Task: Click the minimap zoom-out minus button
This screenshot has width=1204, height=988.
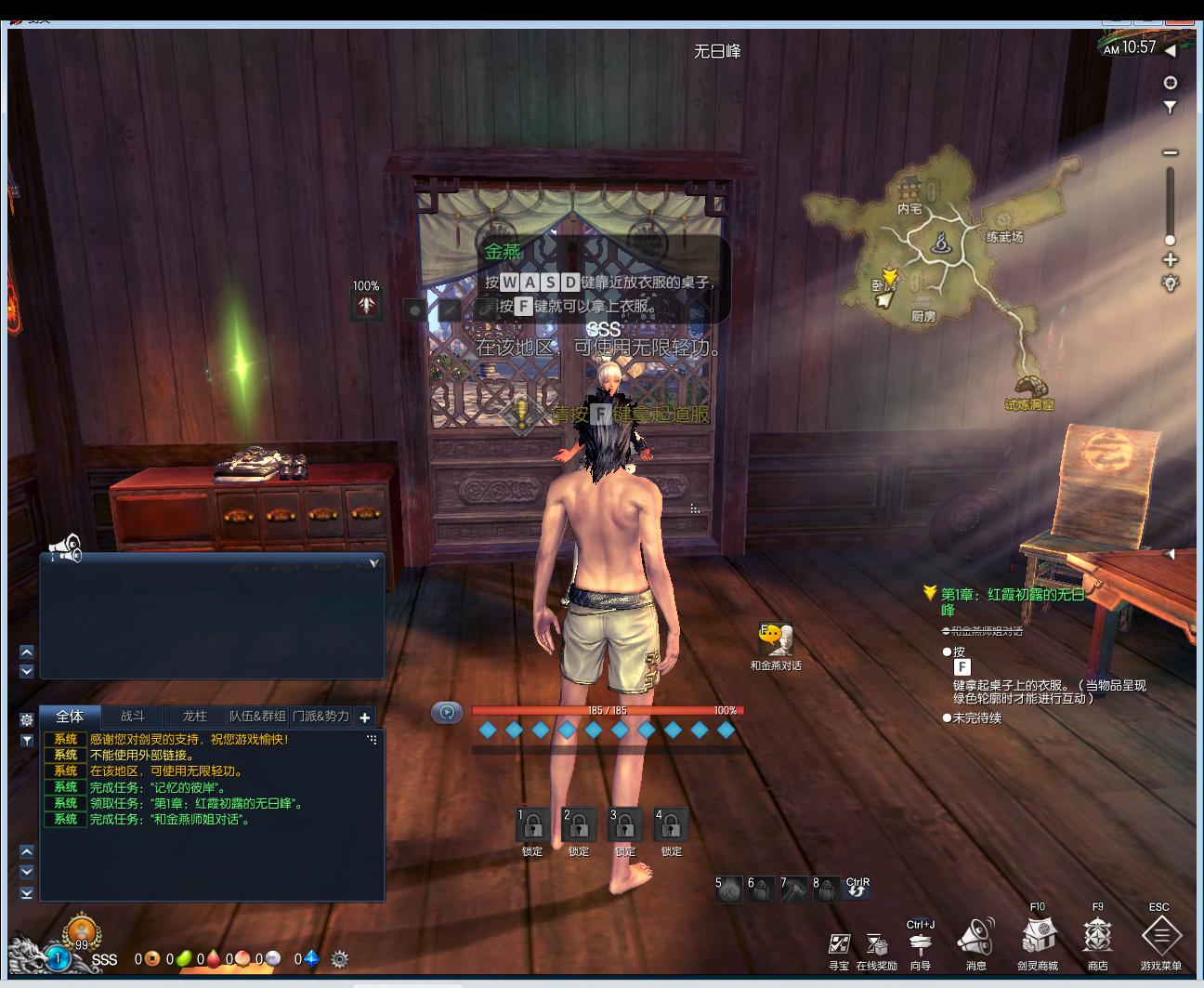Action: (1171, 152)
